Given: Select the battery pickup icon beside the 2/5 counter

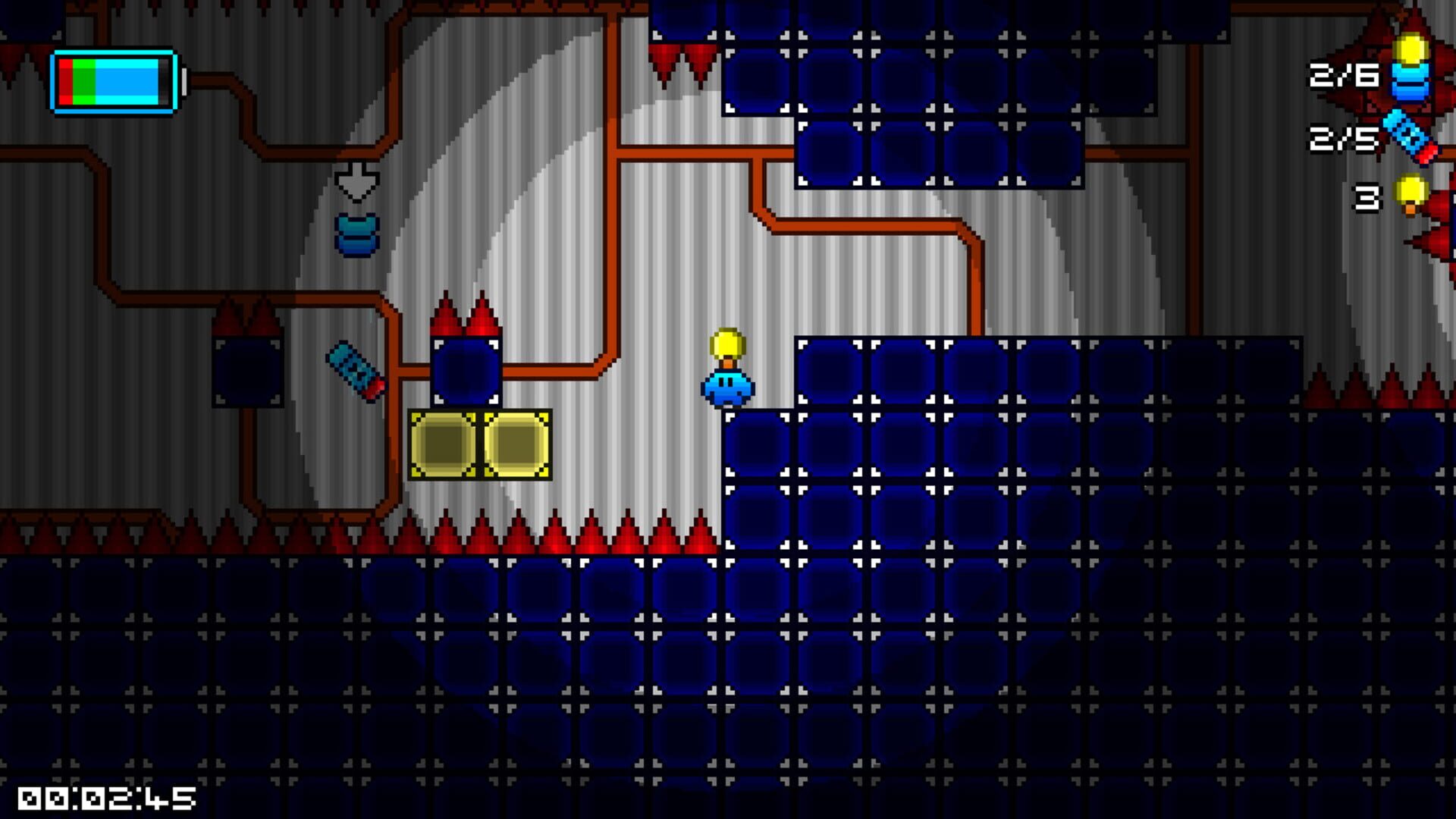Looking at the screenshot, I should 1407,136.
